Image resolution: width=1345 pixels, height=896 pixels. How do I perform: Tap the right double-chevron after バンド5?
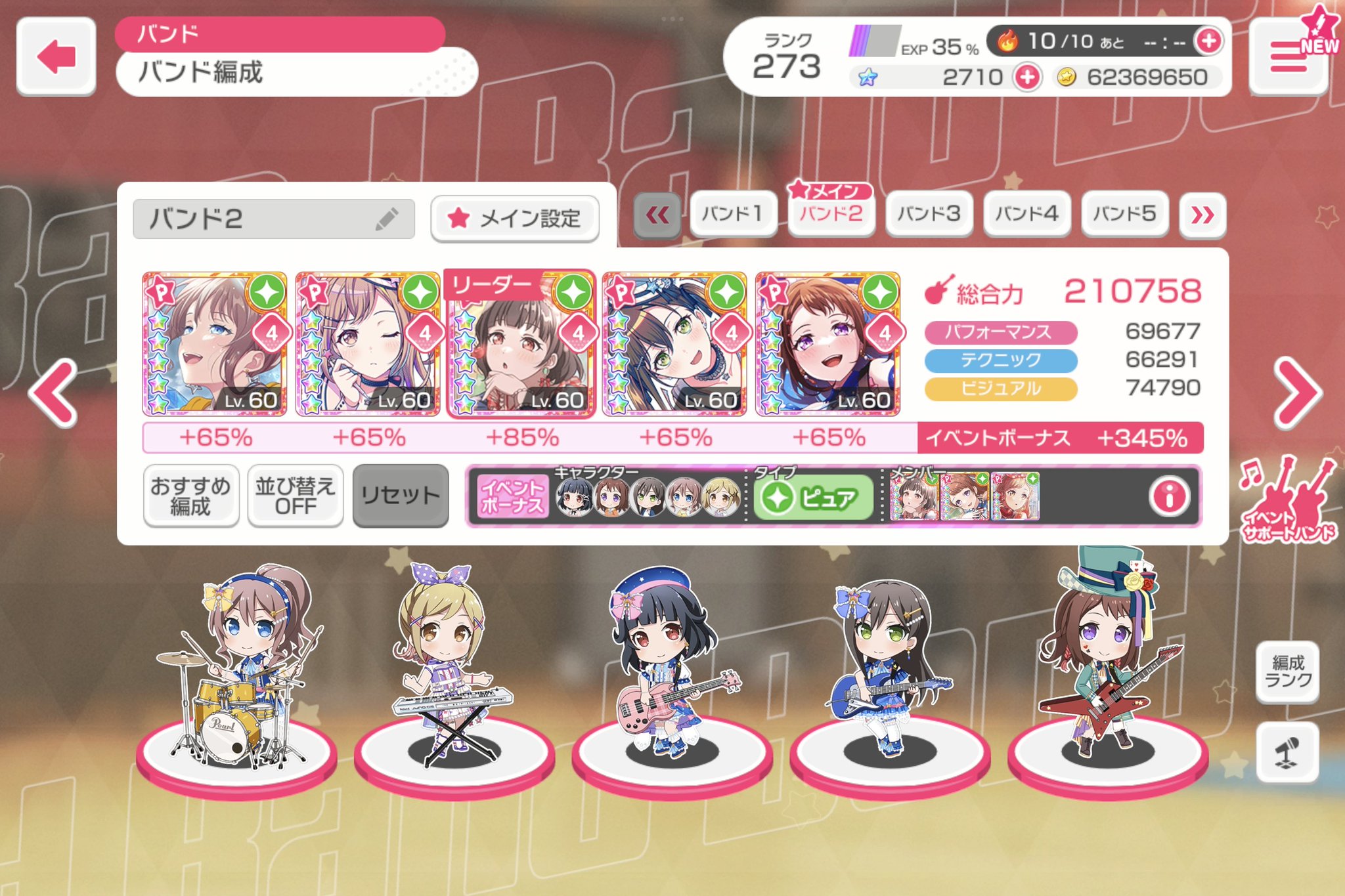coord(1202,213)
